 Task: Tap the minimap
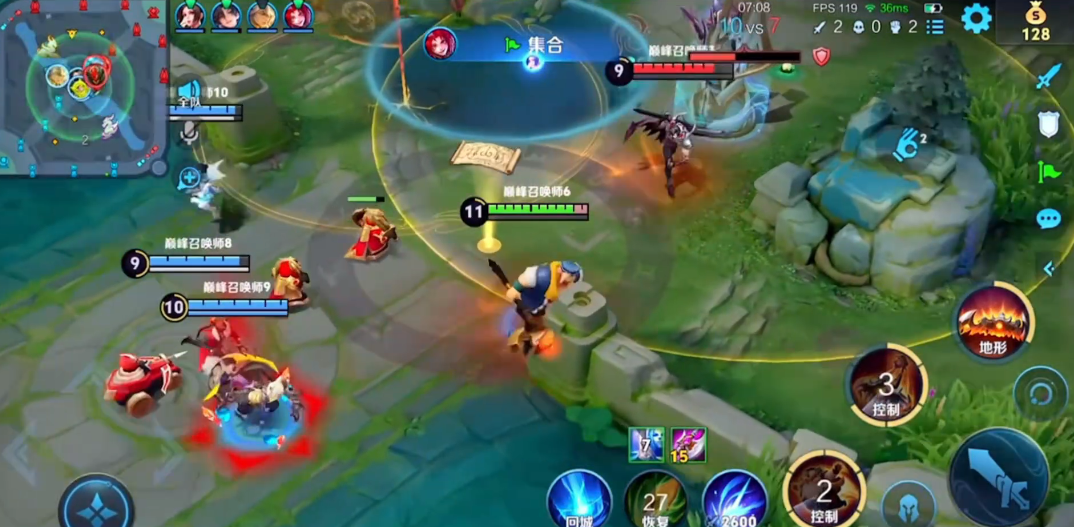[x=84, y=87]
